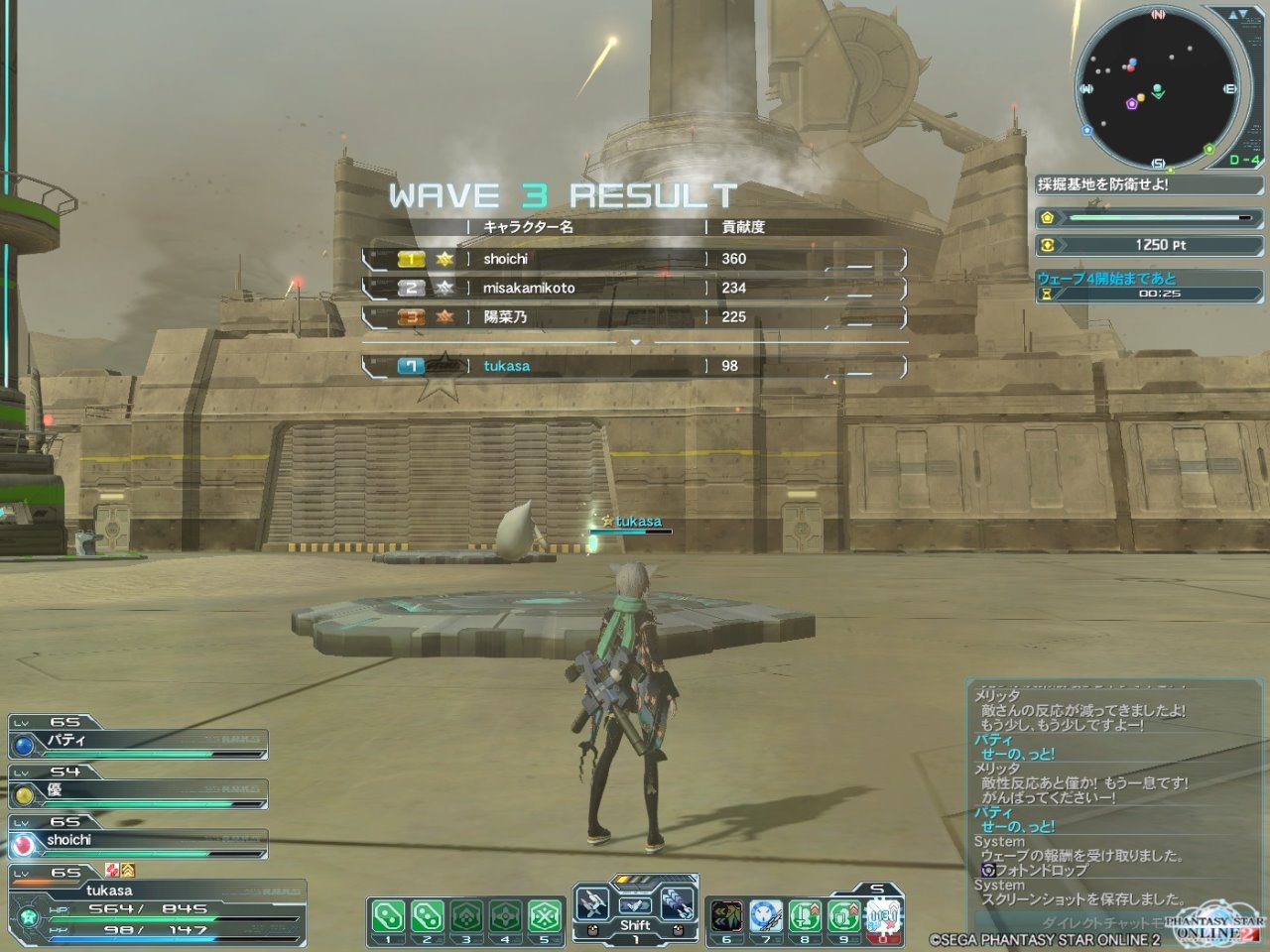Select party member shoichi in the party list

tap(139, 841)
